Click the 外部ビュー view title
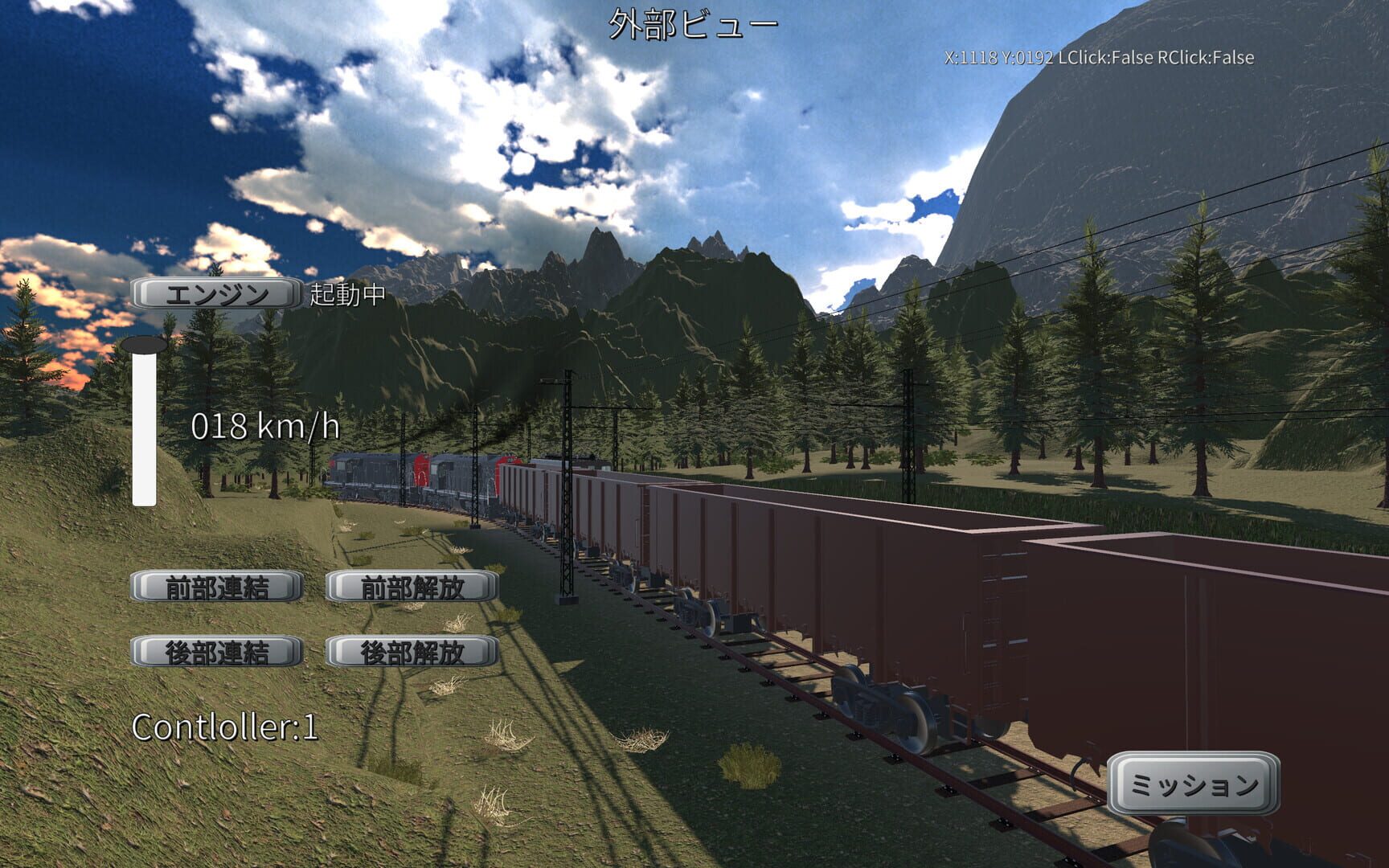 (x=693, y=23)
